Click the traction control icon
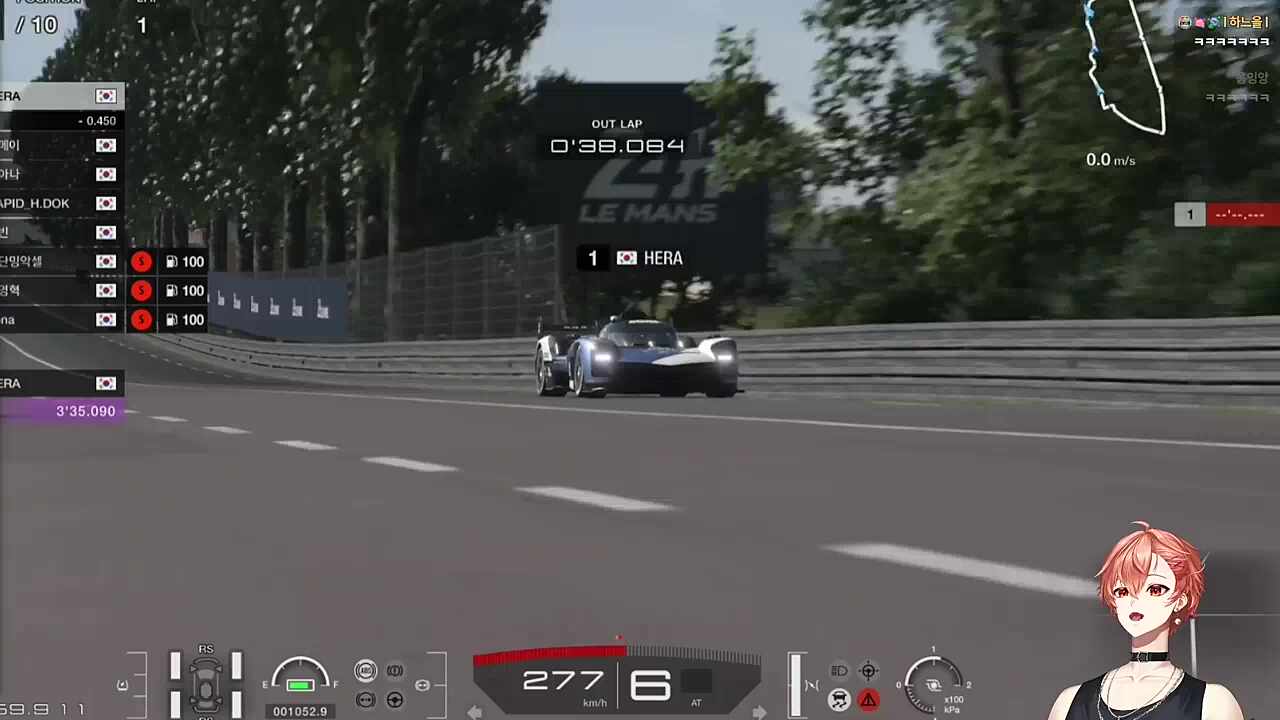The height and width of the screenshot is (720, 1280). (840, 700)
